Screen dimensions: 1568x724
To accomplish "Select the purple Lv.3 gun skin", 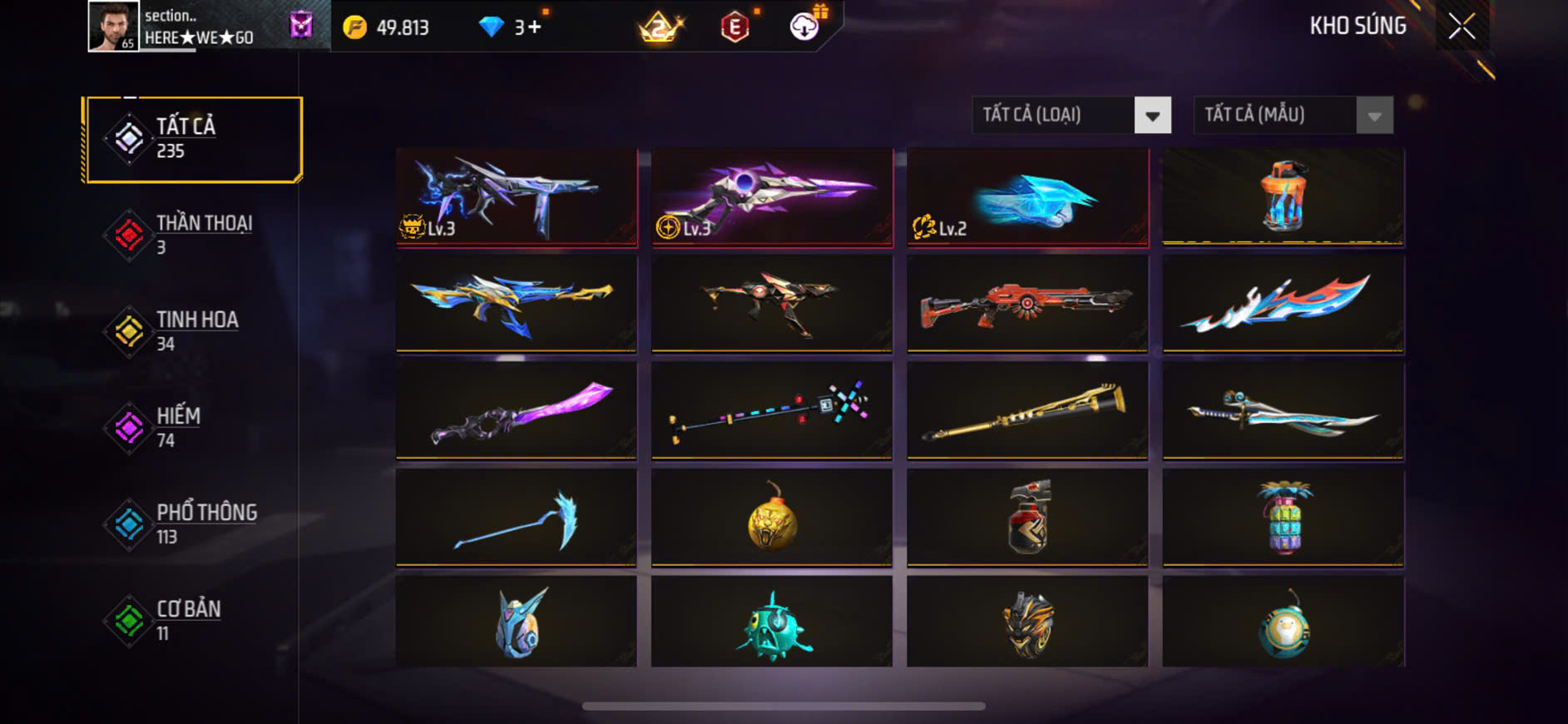I will pos(772,197).
